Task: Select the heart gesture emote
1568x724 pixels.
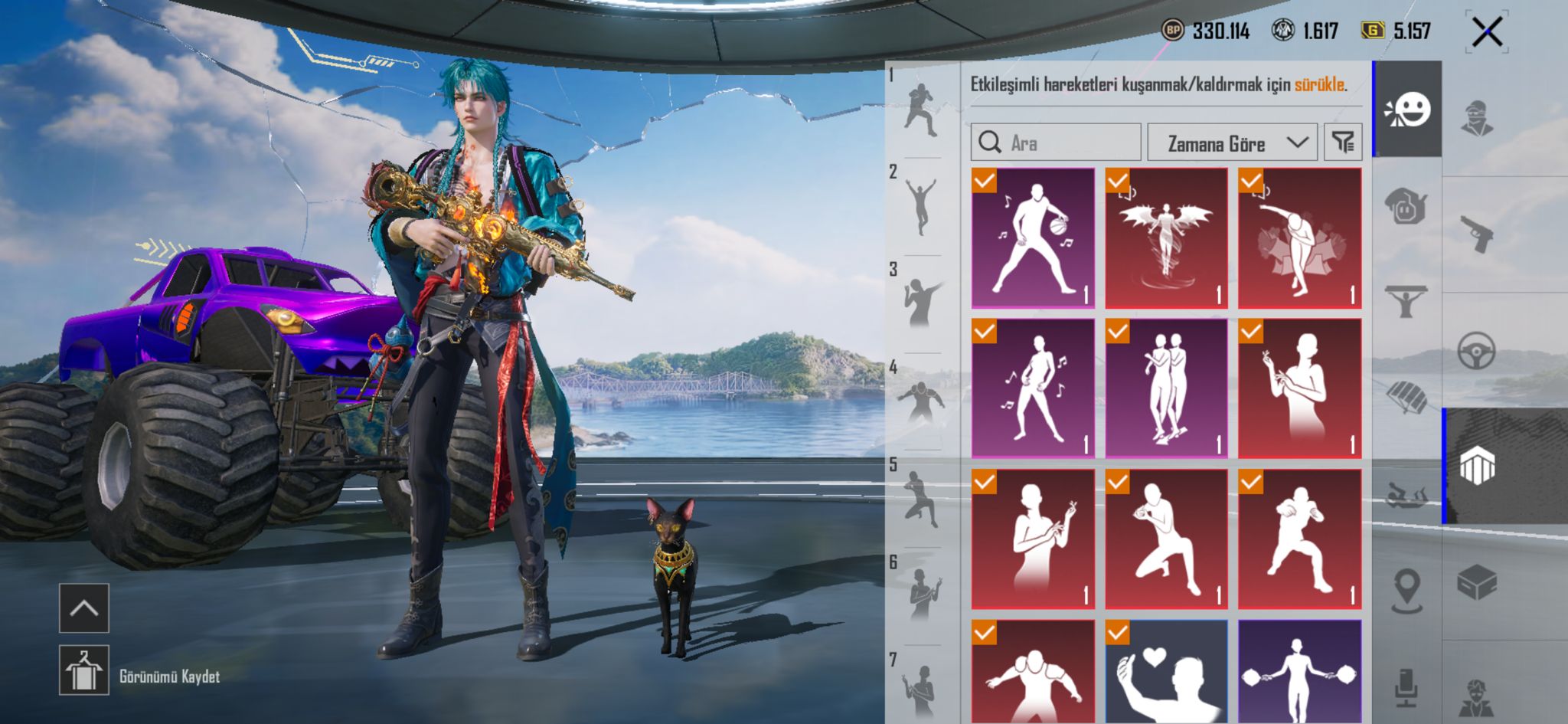Action: coord(1166,672)
